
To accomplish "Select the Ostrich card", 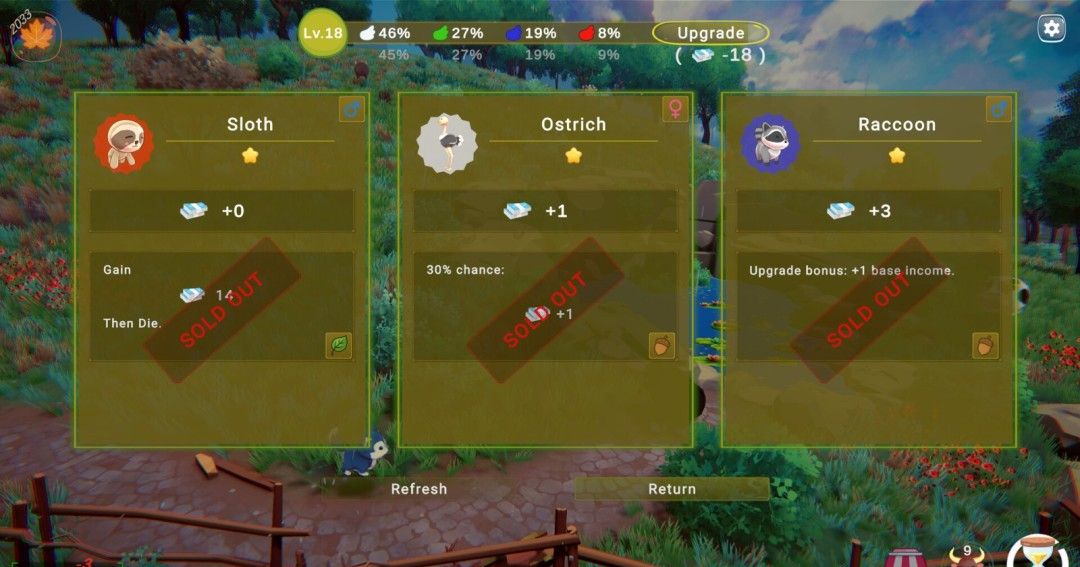I will coord(545,270).
